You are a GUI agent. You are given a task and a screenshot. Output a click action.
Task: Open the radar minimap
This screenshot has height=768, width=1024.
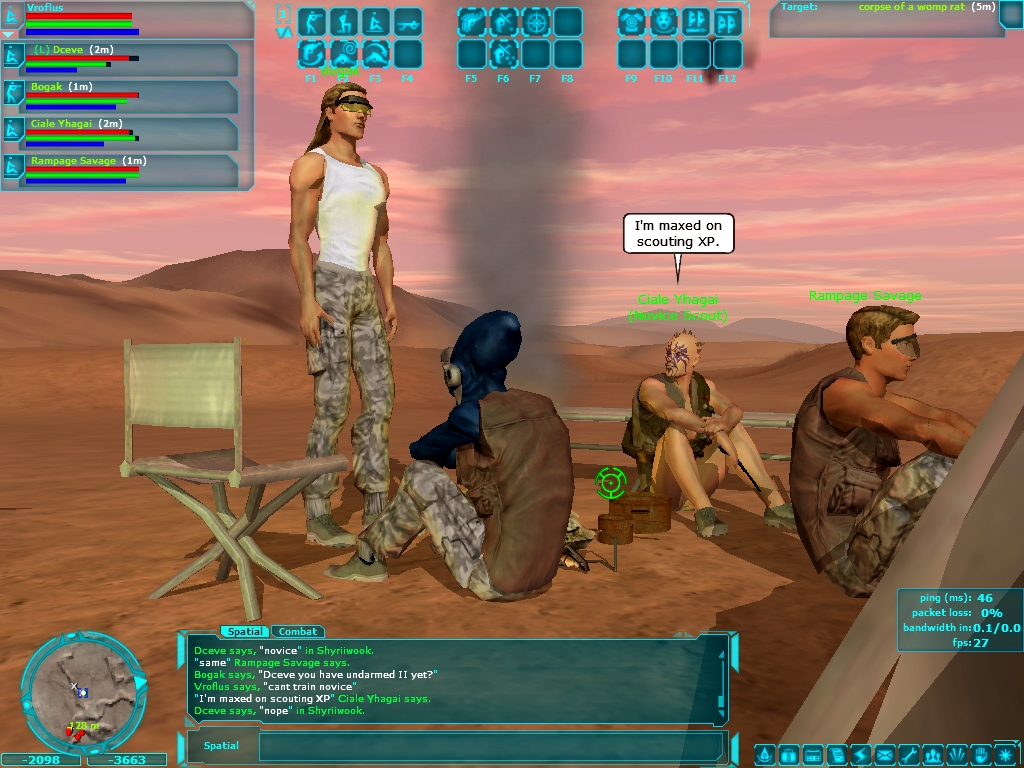point(81,691)
